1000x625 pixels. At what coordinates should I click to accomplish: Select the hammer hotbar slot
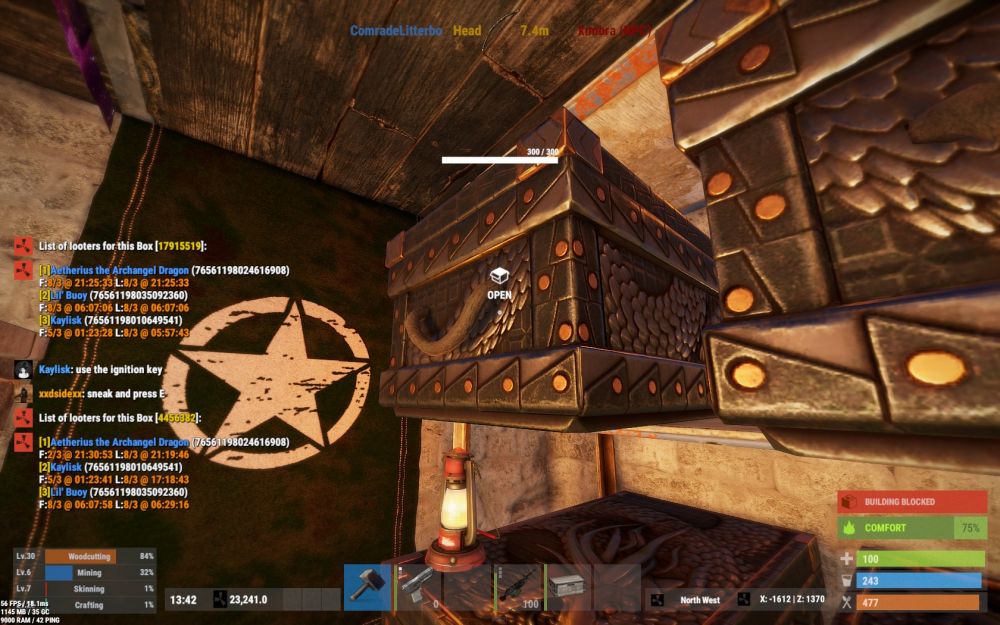(x=367, y=587)
